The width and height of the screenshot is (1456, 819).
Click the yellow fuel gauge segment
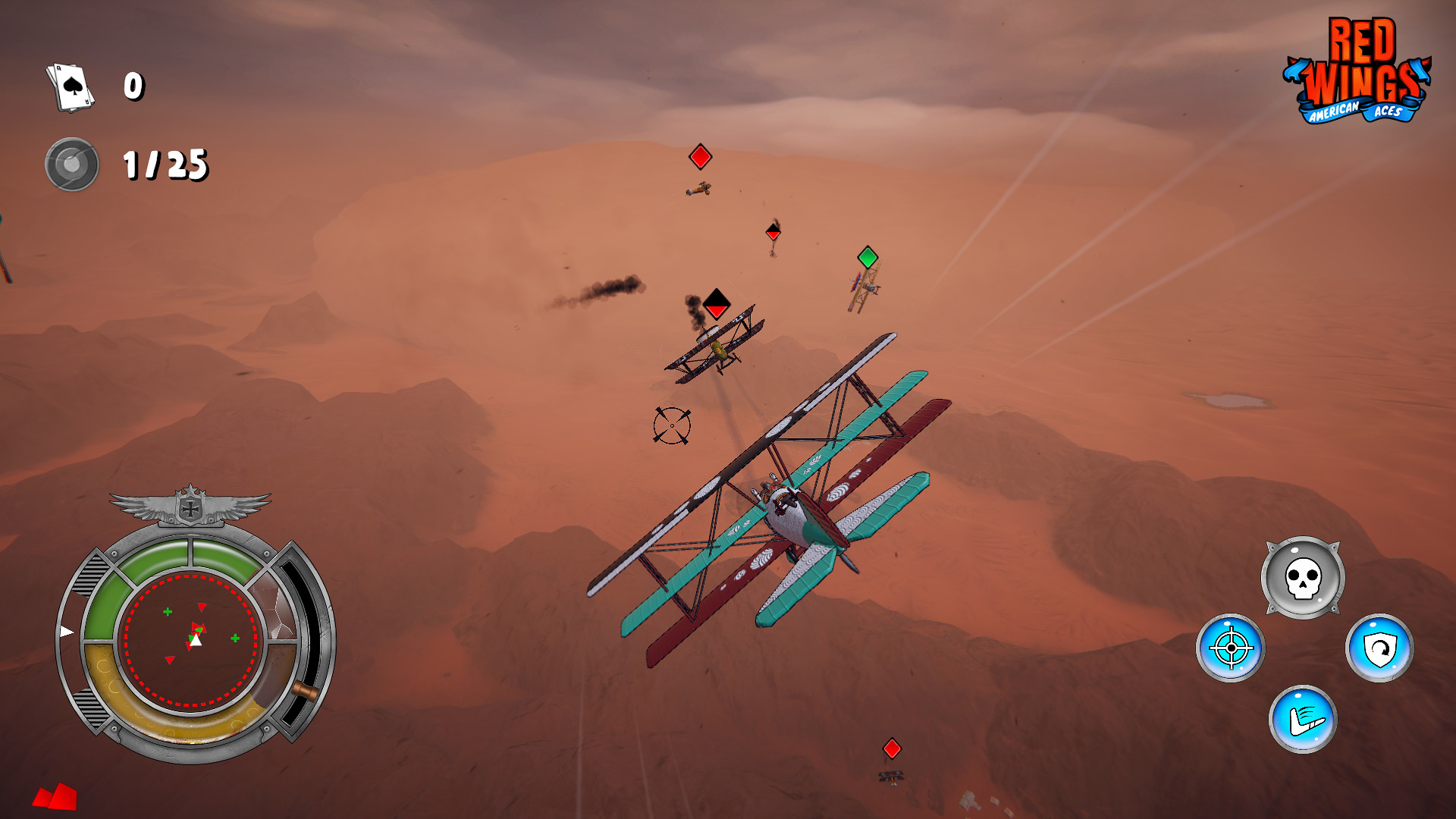(182, 724)
